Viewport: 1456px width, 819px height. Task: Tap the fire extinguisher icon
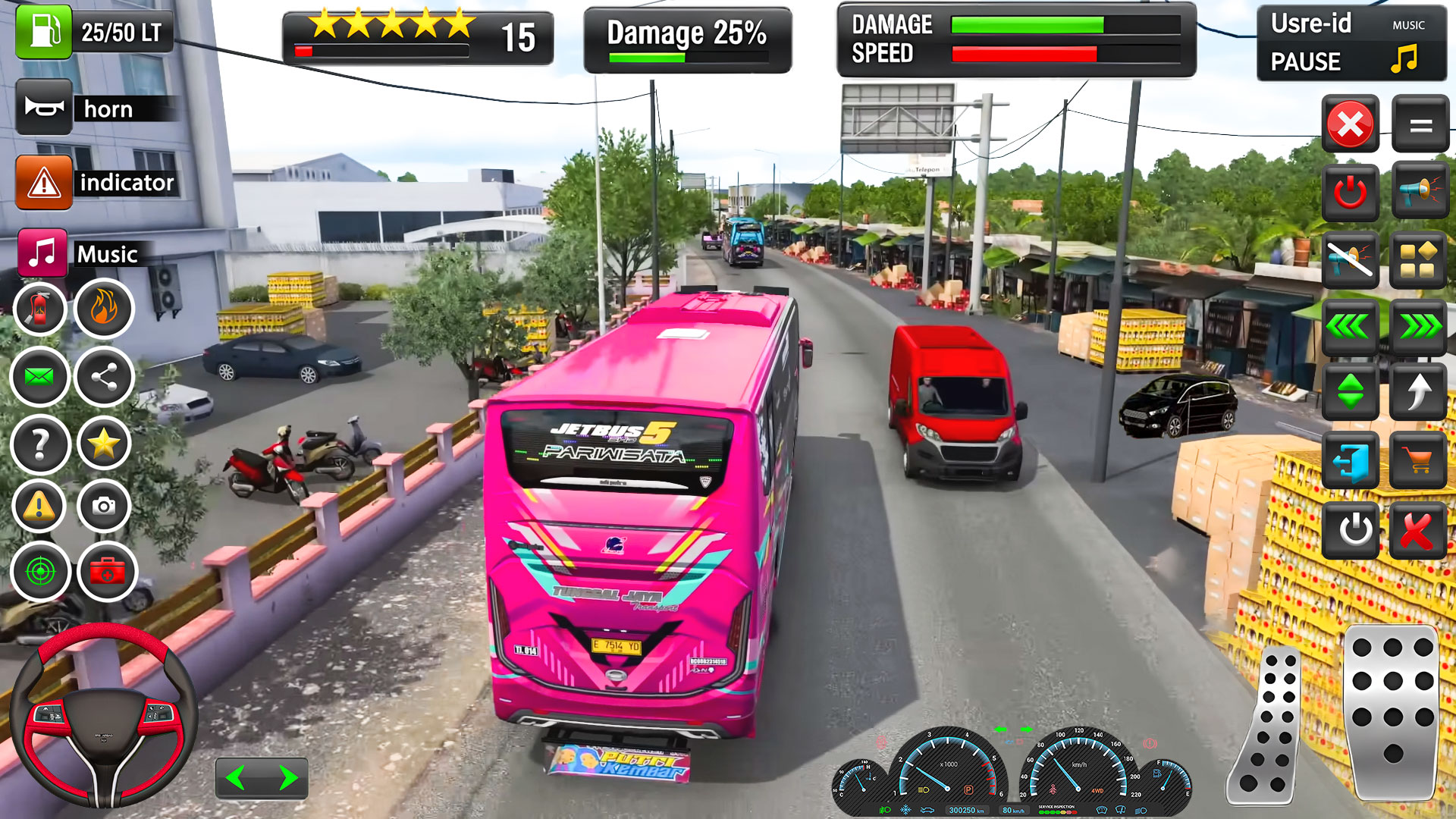click(39, 309)
